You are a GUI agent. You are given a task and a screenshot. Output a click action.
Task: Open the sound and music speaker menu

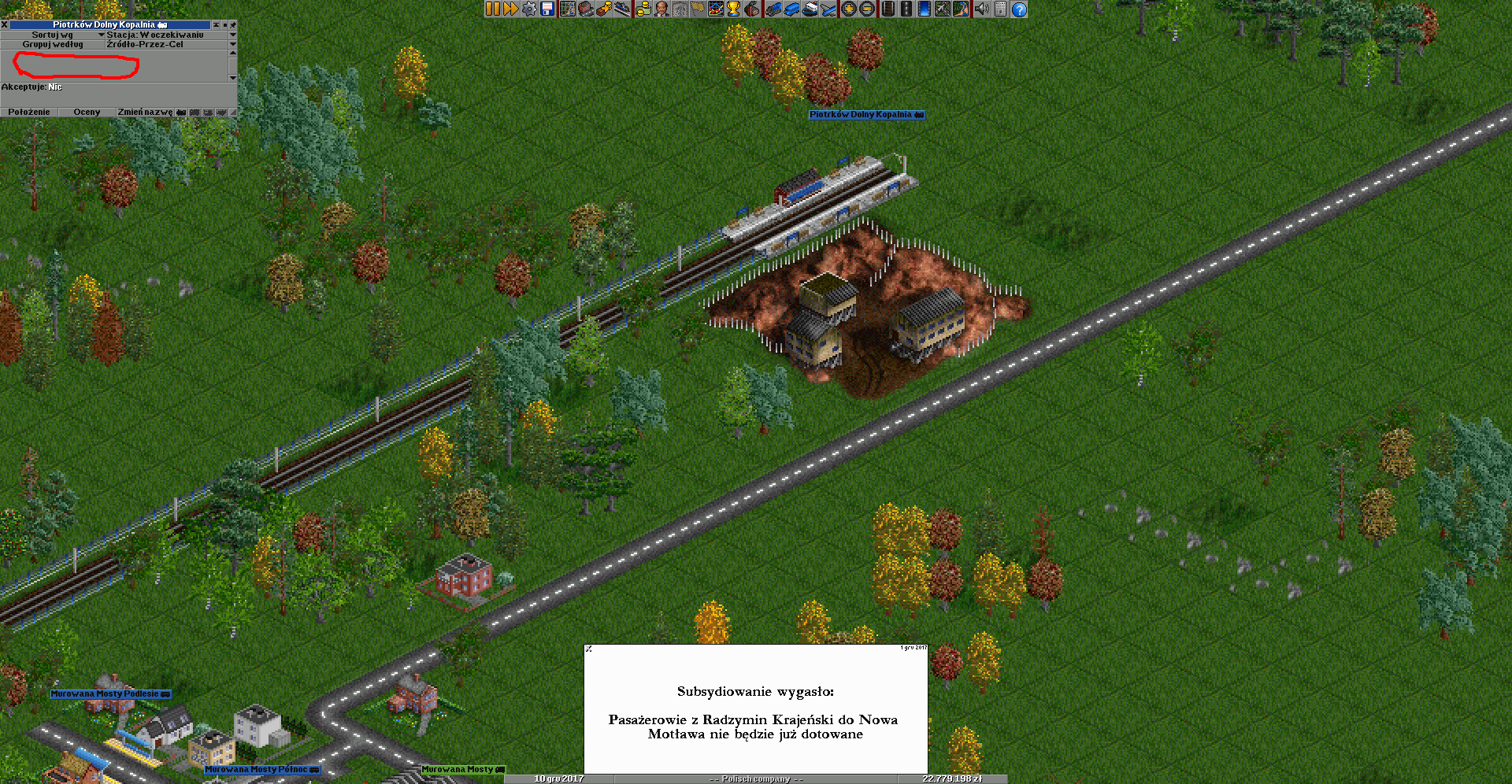pyautogui.click(x=981, y=9)
